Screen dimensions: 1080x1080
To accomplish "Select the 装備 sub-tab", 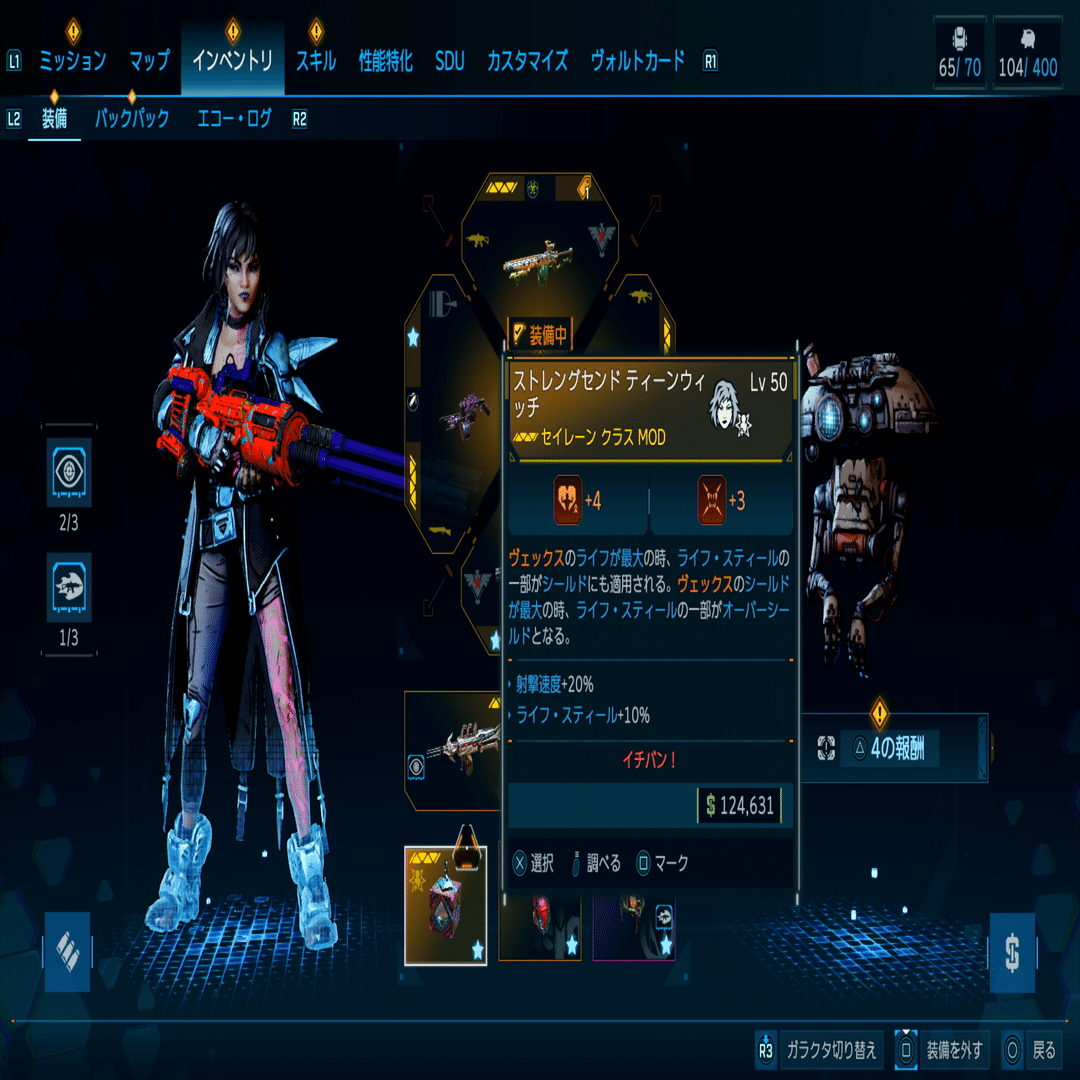I will tap(54, 119).
